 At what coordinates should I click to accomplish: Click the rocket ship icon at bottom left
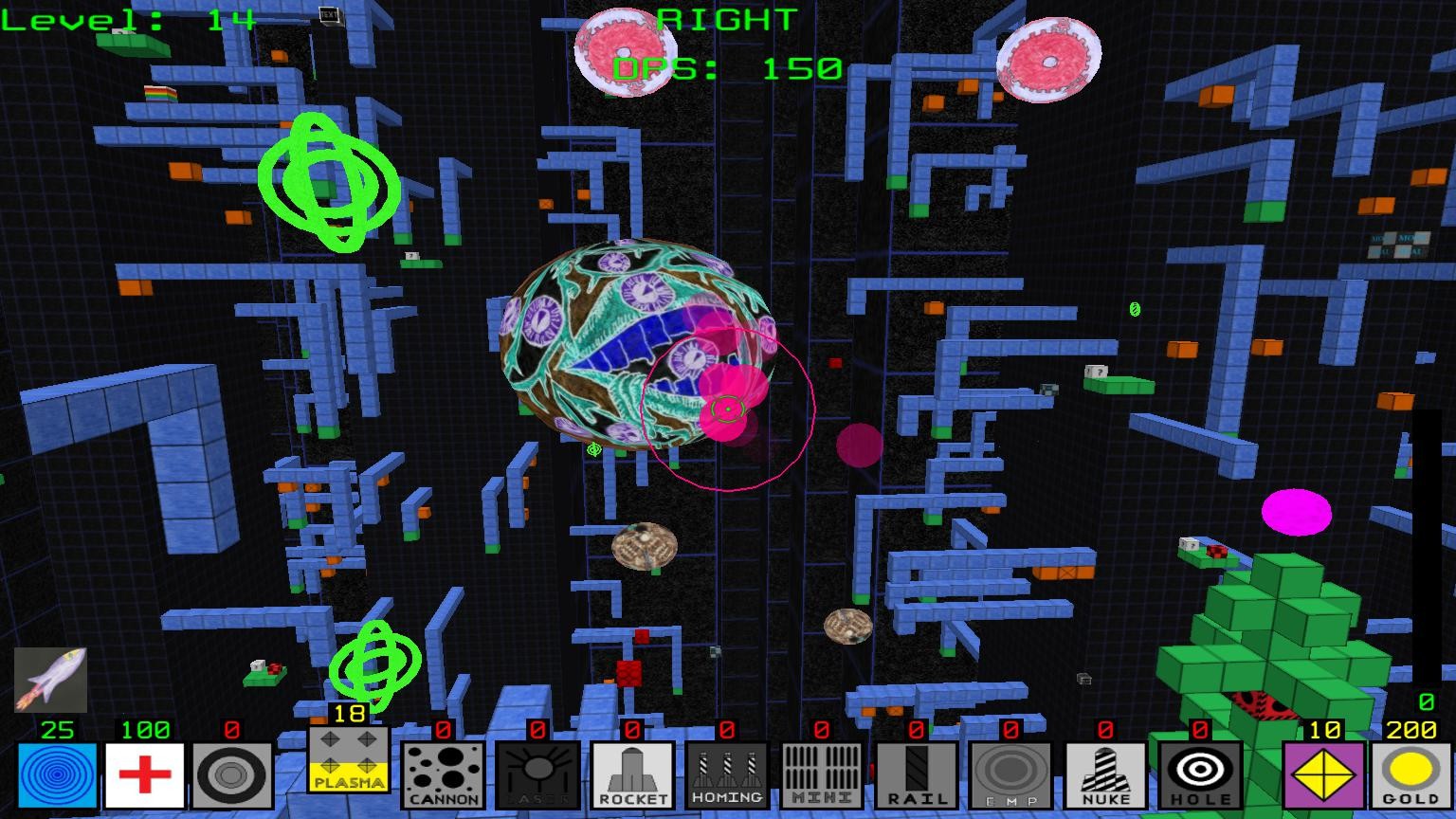point(49,679)
